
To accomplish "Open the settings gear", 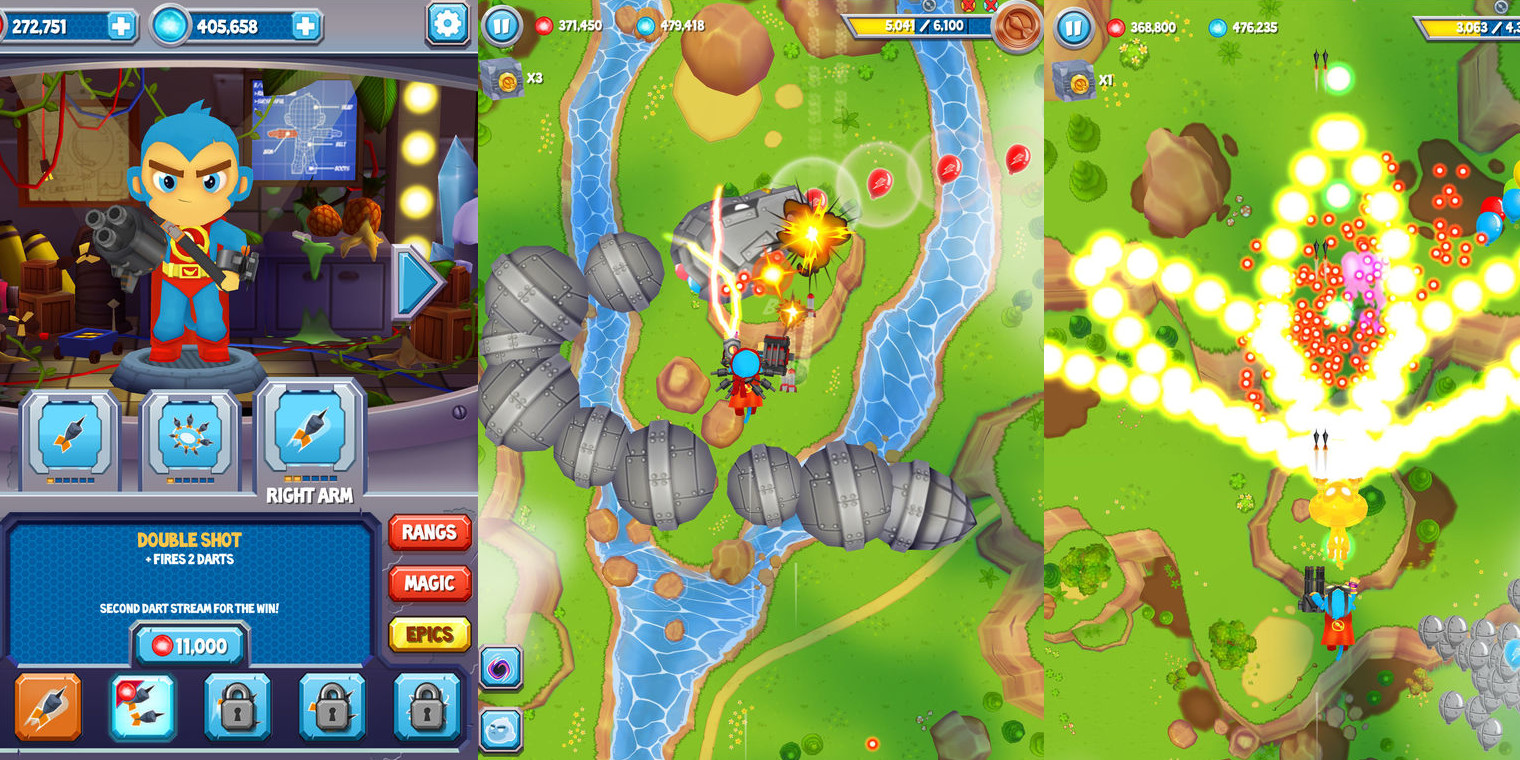I will (447, 24).
